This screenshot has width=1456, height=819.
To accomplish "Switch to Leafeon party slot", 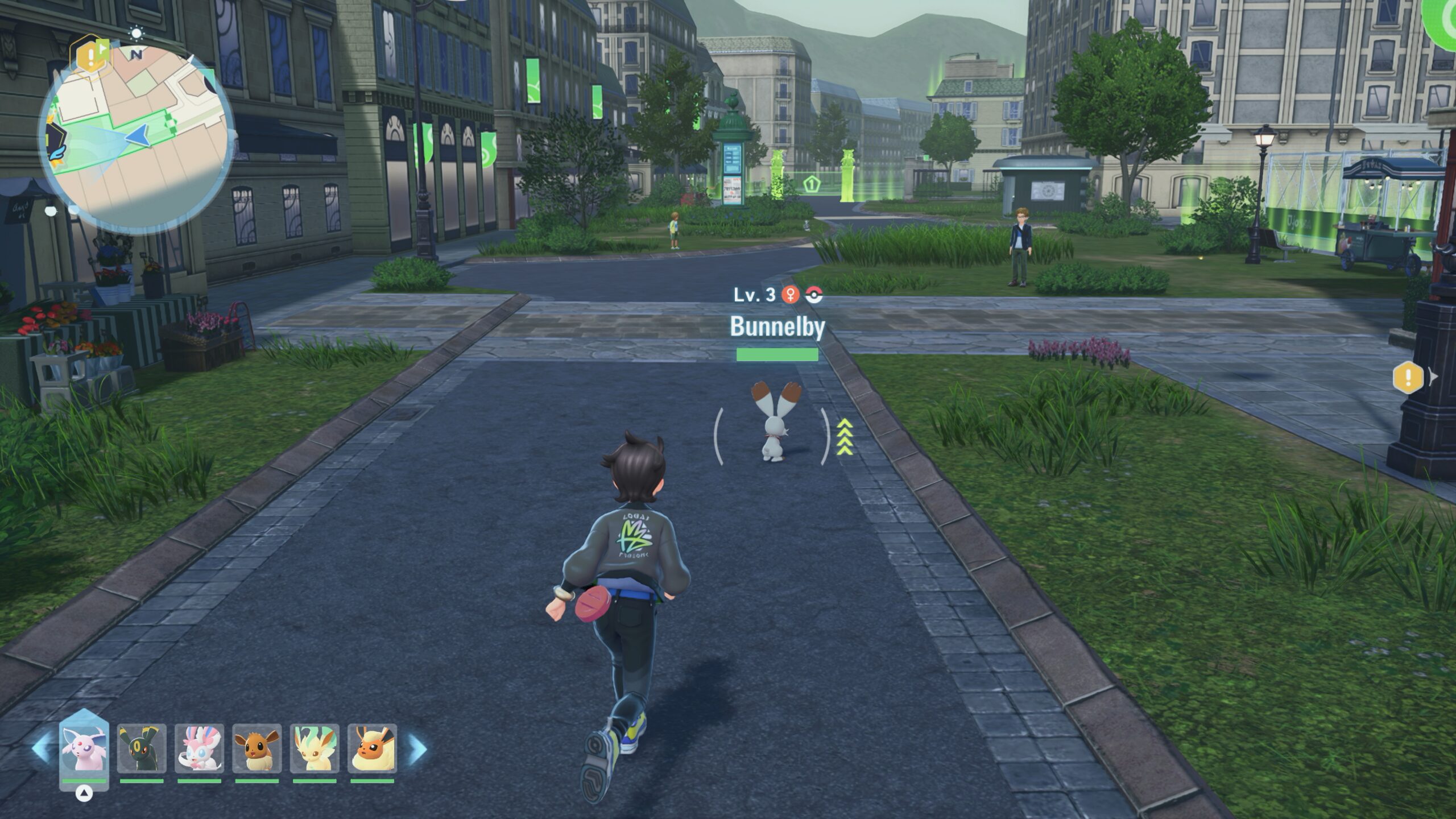I will tap(315, 748).
